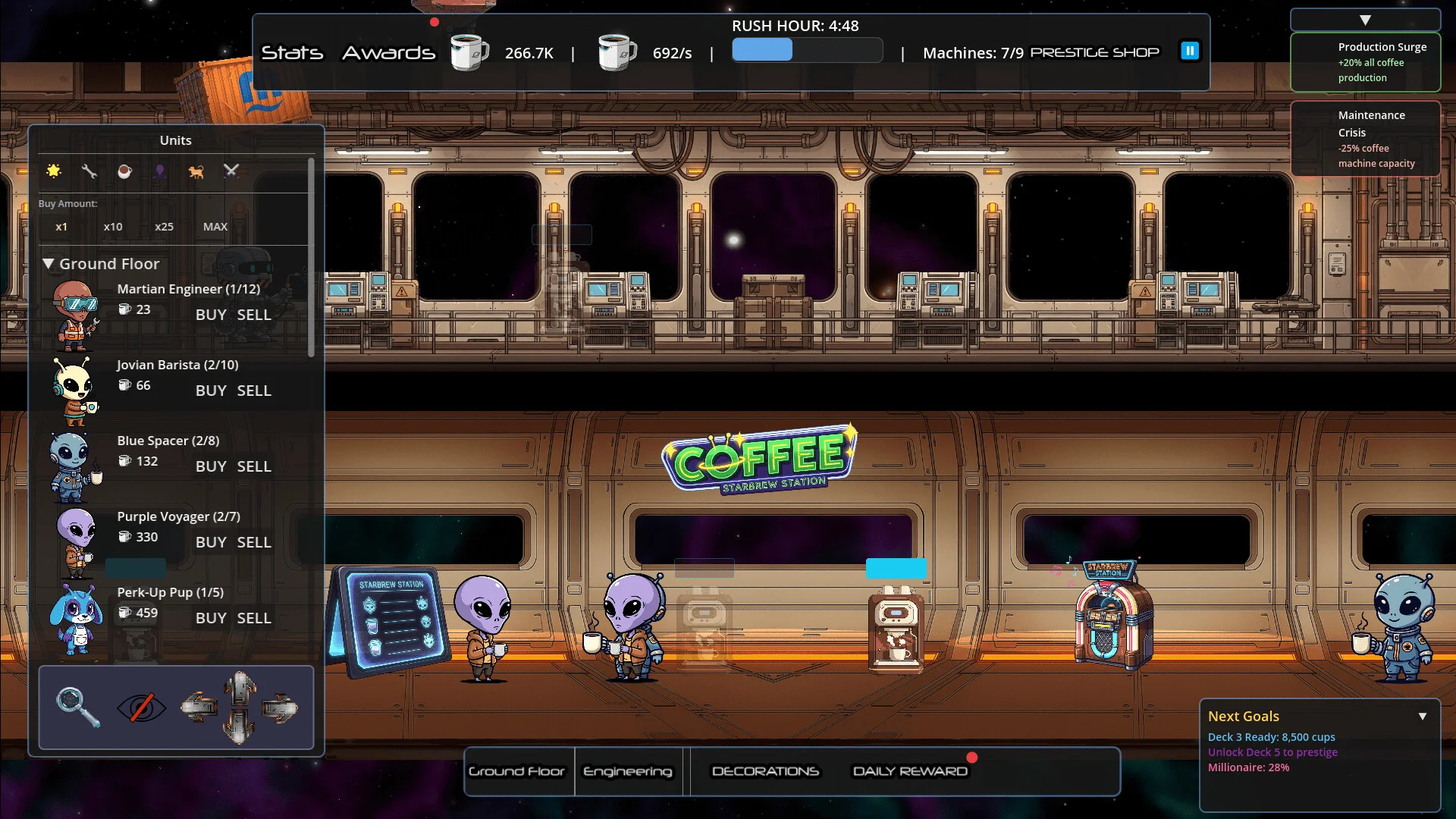
Task: Select the star category in Units panel
Action: [54, 171]
